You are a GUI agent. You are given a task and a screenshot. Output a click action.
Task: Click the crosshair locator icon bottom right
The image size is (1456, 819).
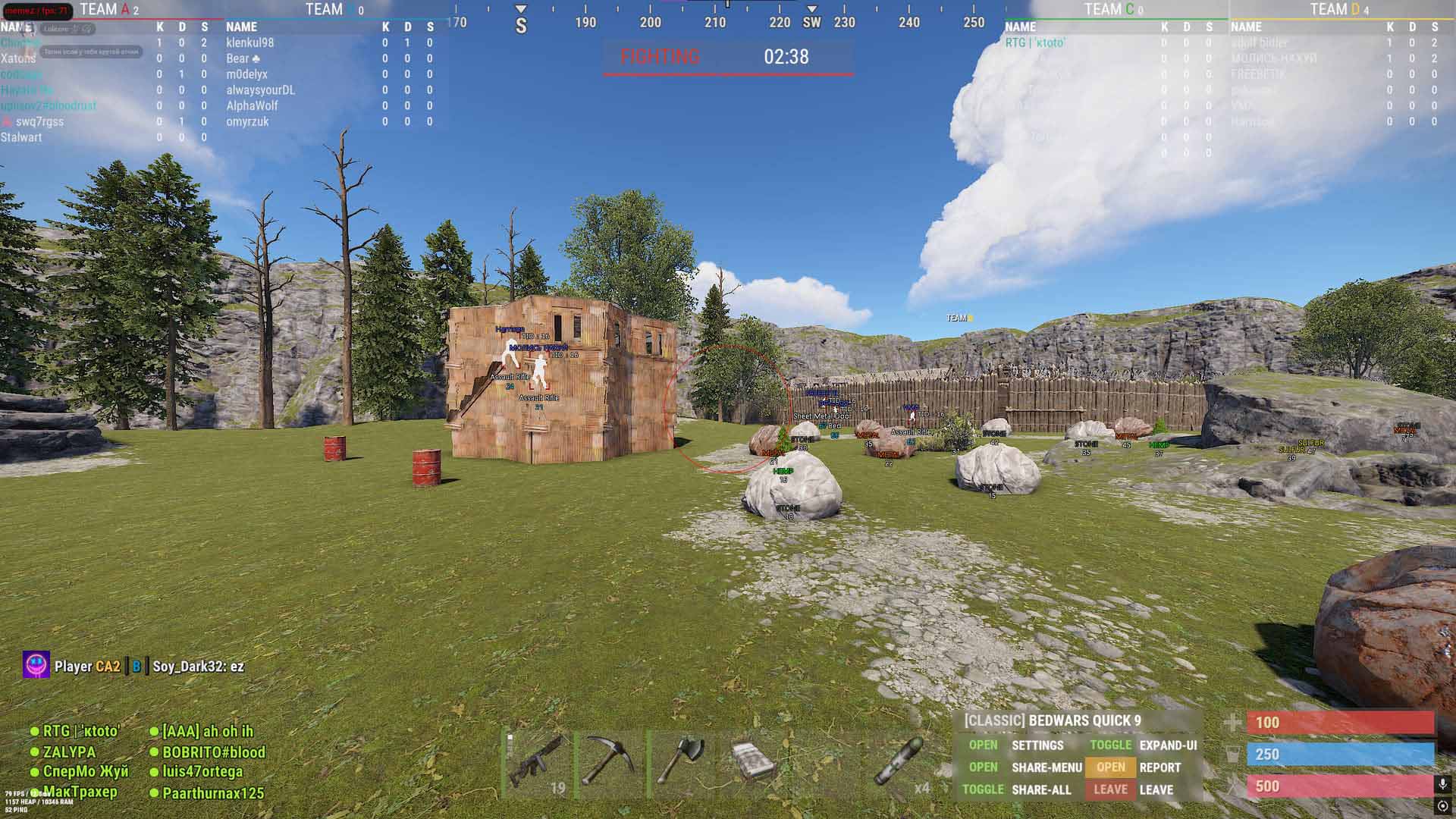pyautogui.click(x=1443, y=806)
